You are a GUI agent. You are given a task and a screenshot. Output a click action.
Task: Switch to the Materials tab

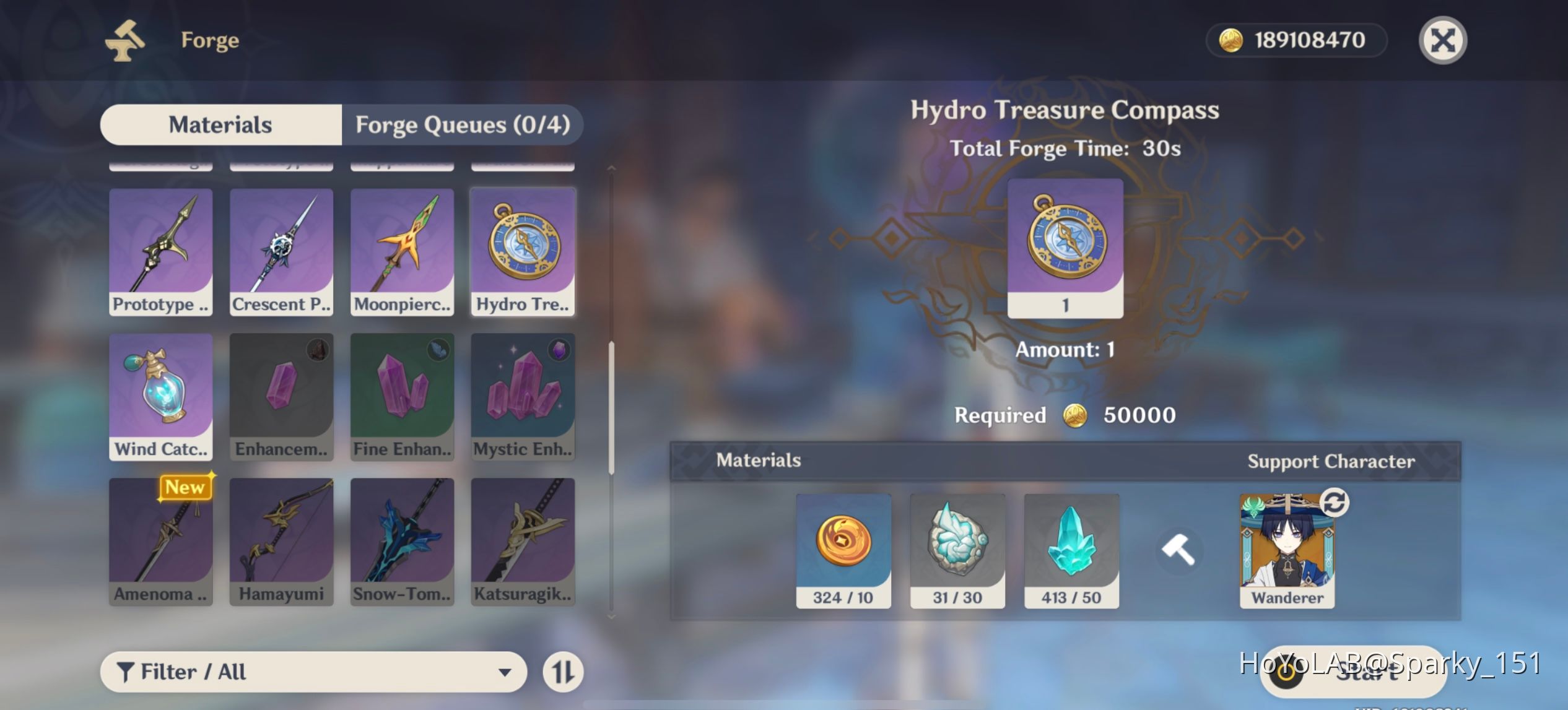pyautogui.click(x=221, y=124)
